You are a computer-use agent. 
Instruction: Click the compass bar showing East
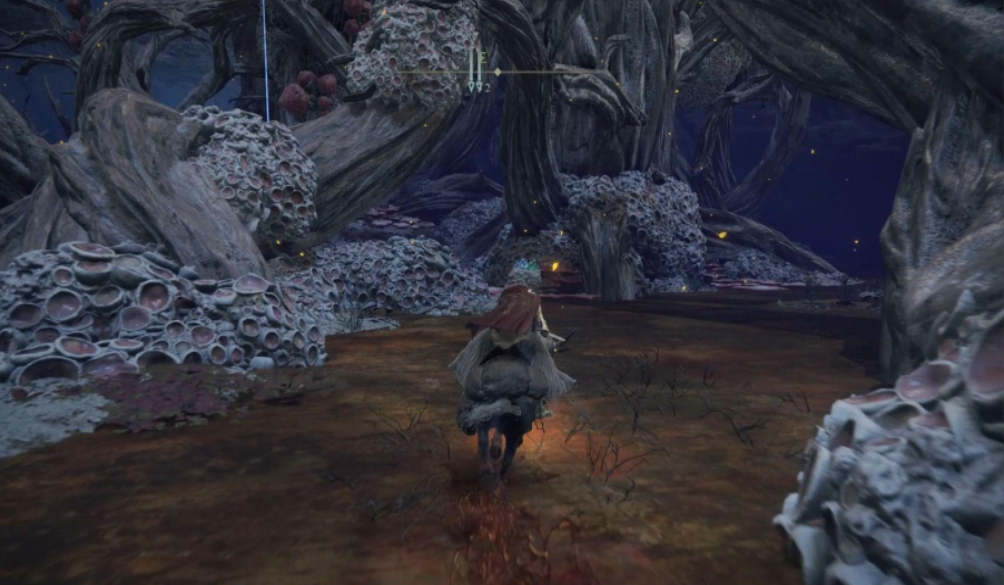click(483, 71)
